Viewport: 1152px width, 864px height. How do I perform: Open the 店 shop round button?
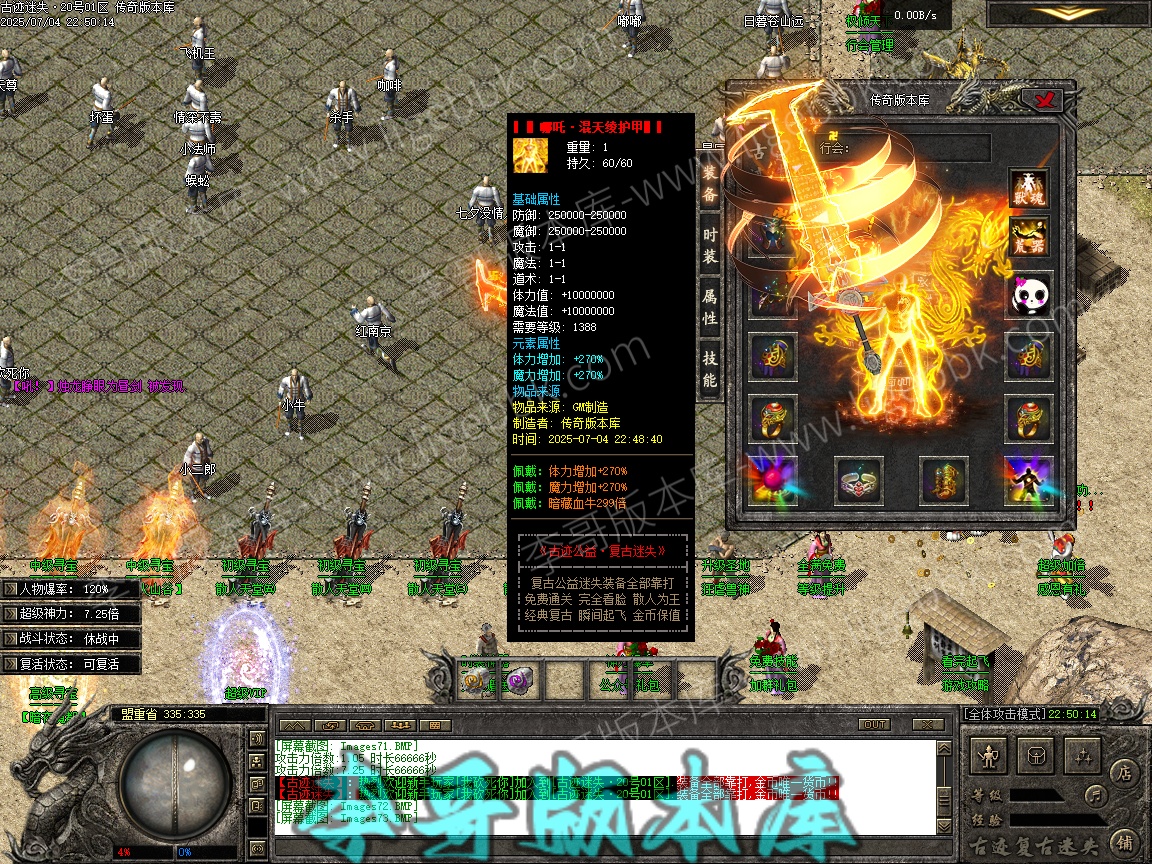(x=1124, y=771)
